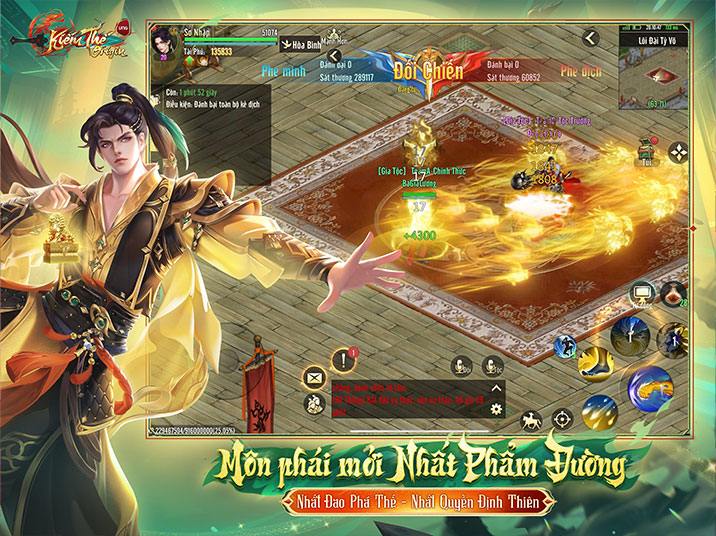Open the armored figure icon below the mail
Viewport: 716px width, 536px height.
pos(312,402)
